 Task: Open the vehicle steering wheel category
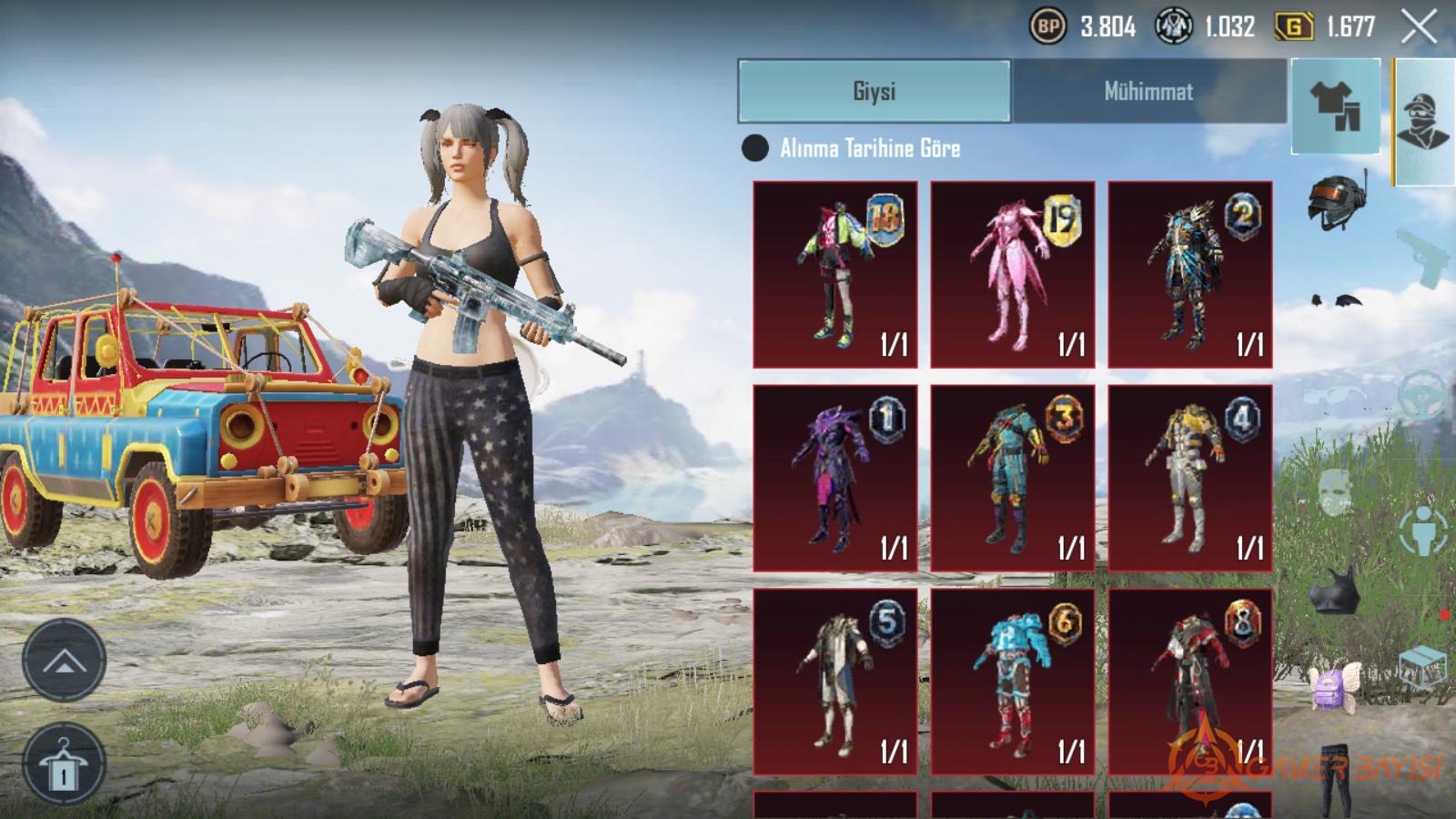1422,395
